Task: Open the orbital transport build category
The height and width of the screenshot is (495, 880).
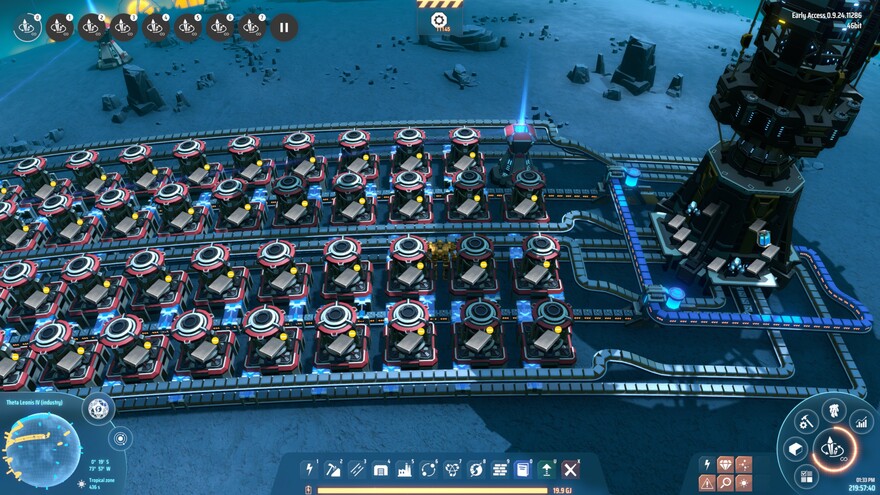Action: click(429, 469)
